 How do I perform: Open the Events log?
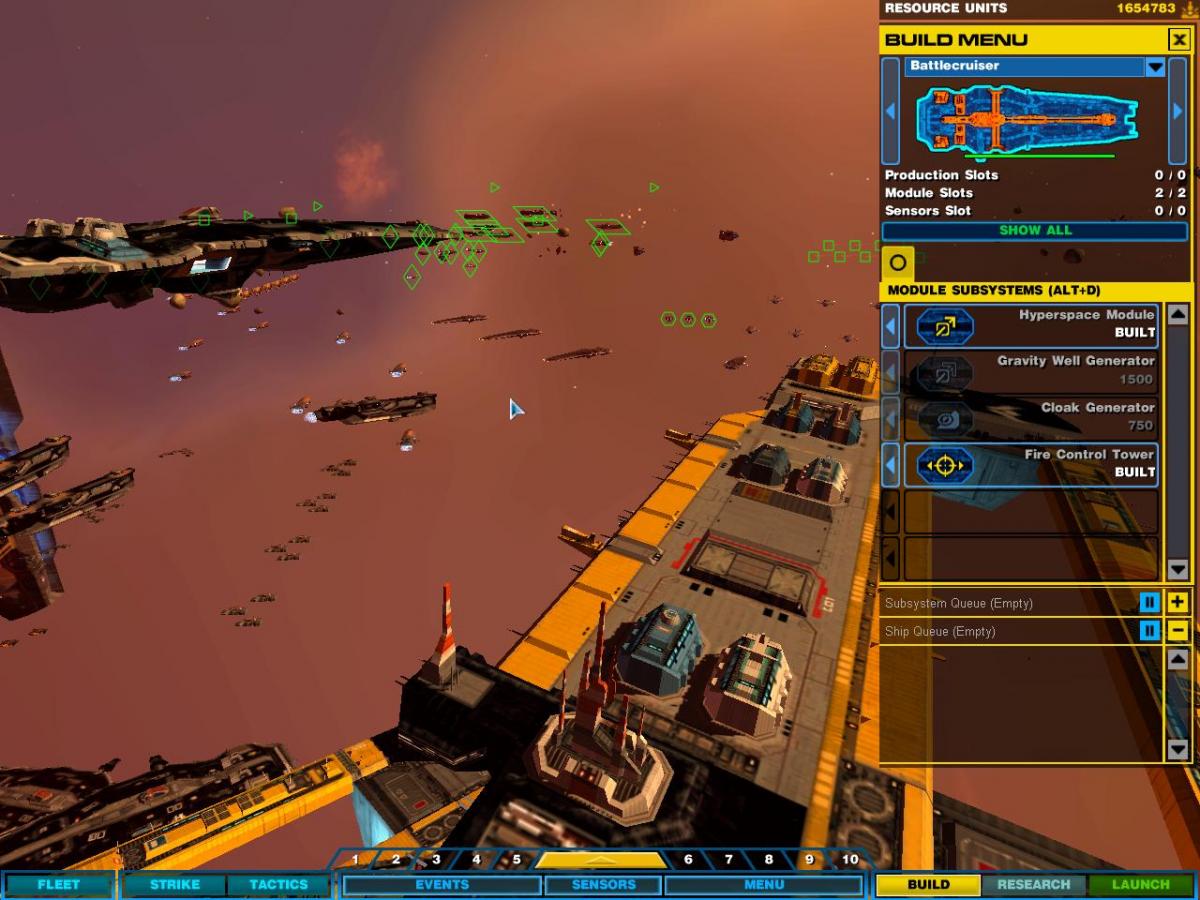(x=442, y=885)
